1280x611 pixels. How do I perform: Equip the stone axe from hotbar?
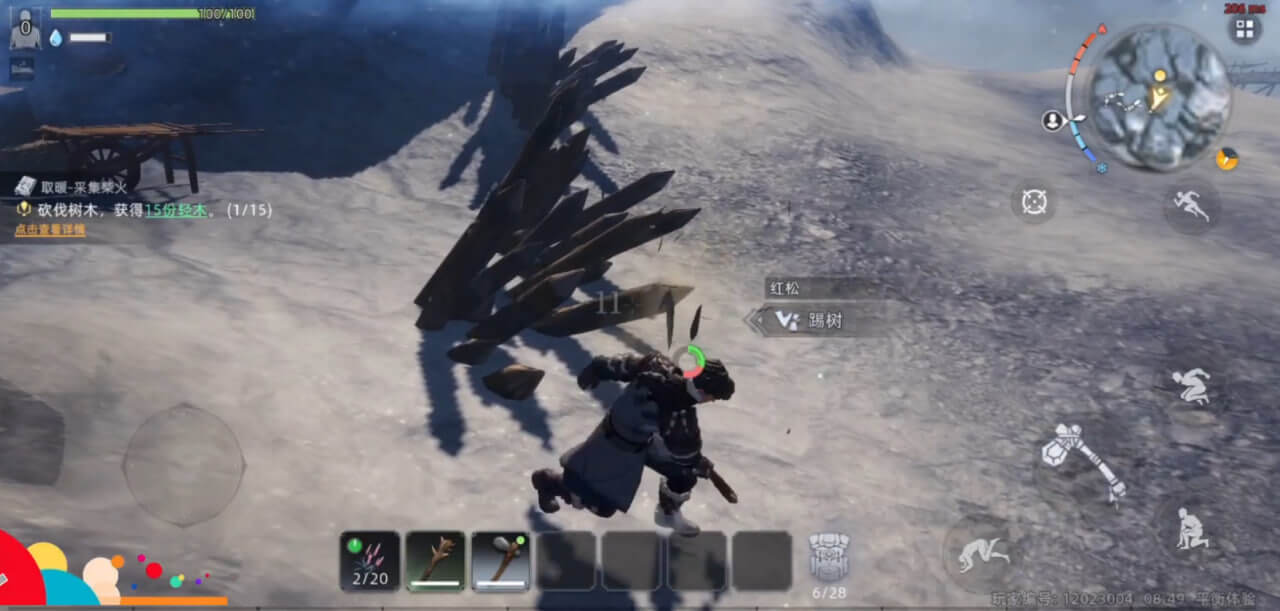pos(500,560)
